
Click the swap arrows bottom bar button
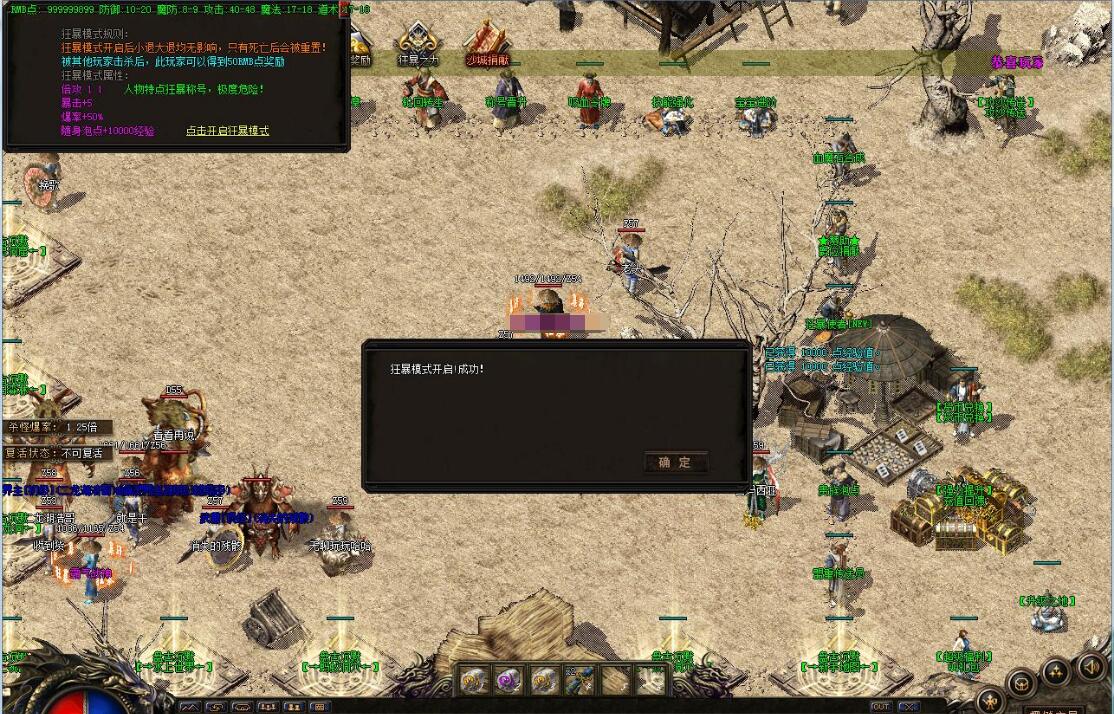click(x=215, y=707)
